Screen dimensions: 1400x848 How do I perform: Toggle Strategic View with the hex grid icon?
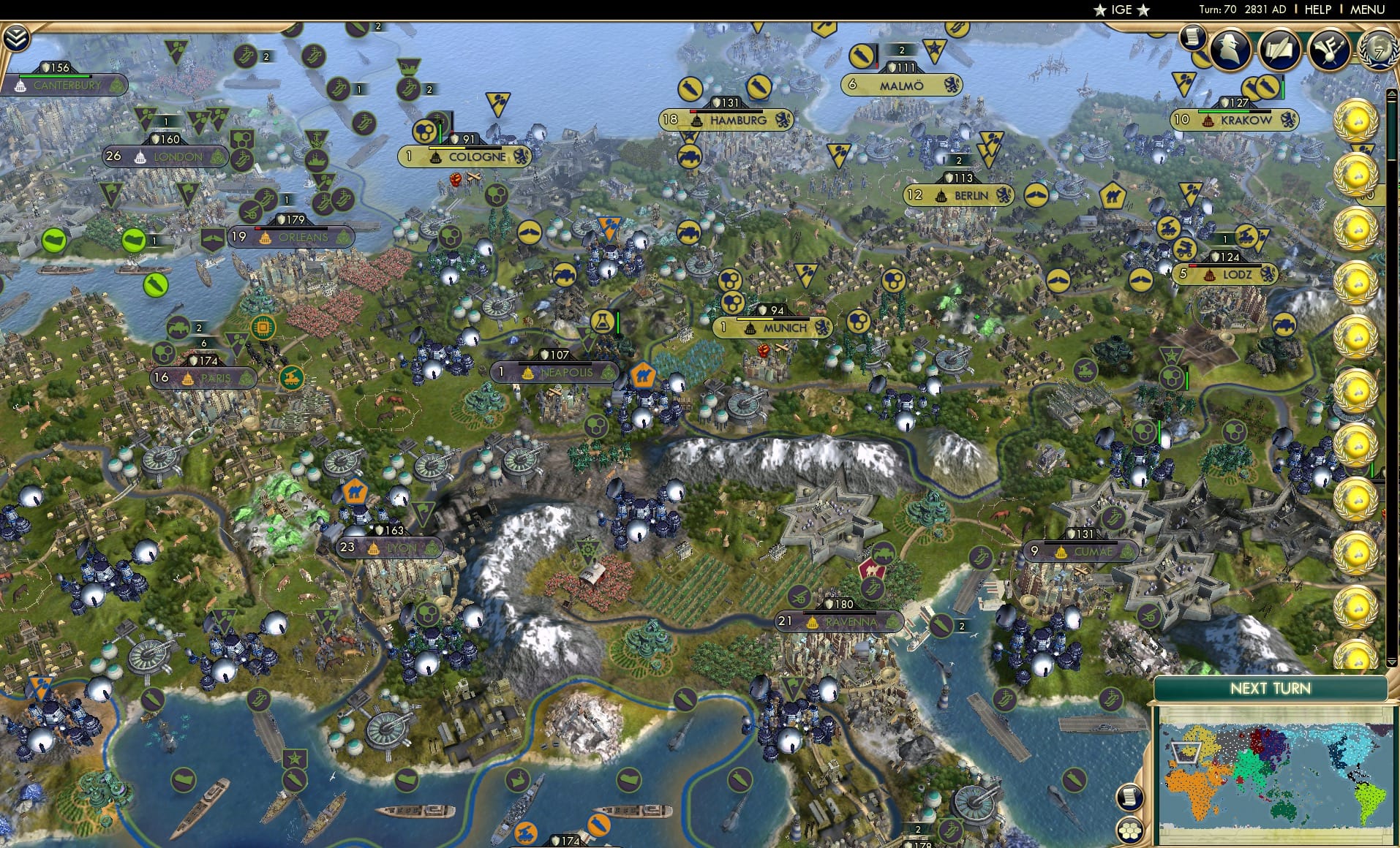tap(1130, 829)
